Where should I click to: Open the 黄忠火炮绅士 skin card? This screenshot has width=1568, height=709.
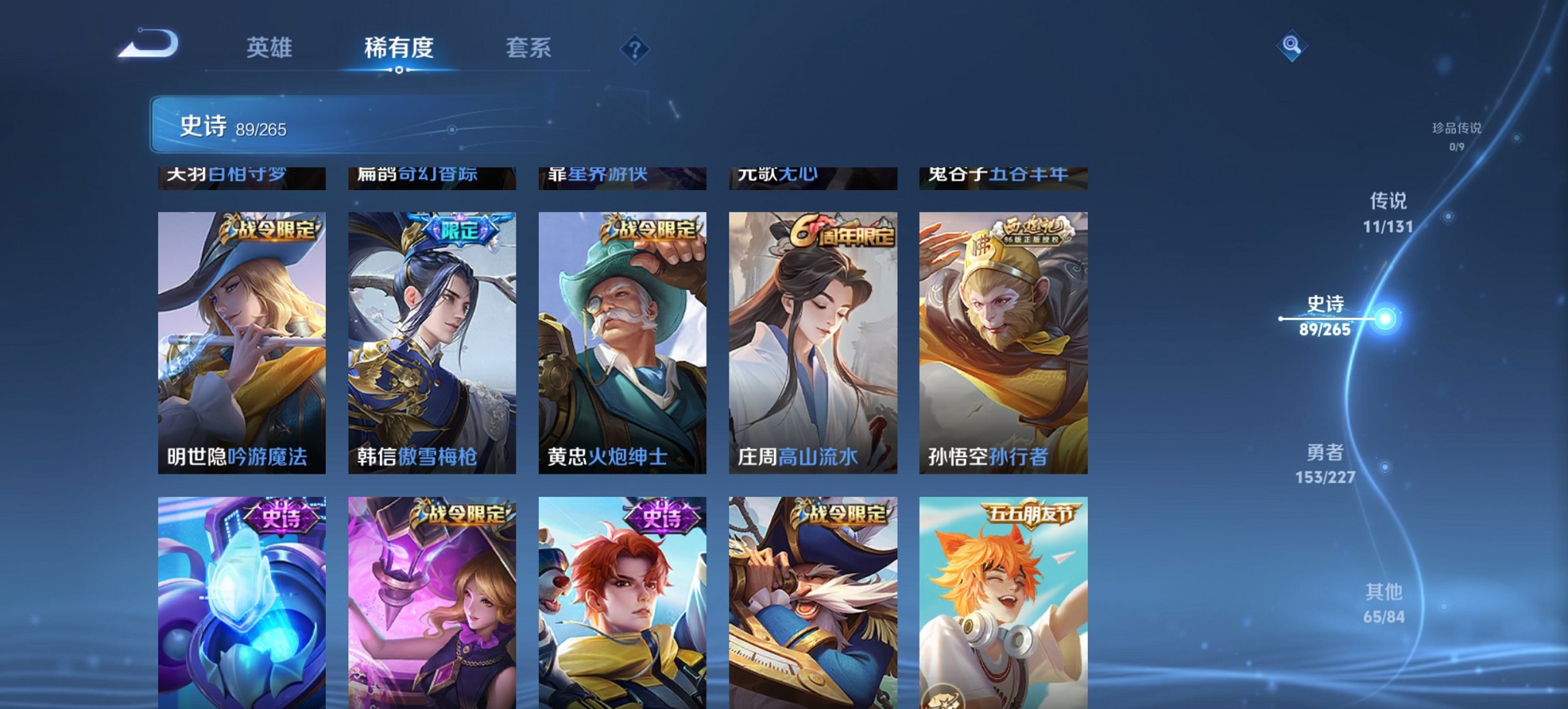pyautogui.click(x=622, y=342)
